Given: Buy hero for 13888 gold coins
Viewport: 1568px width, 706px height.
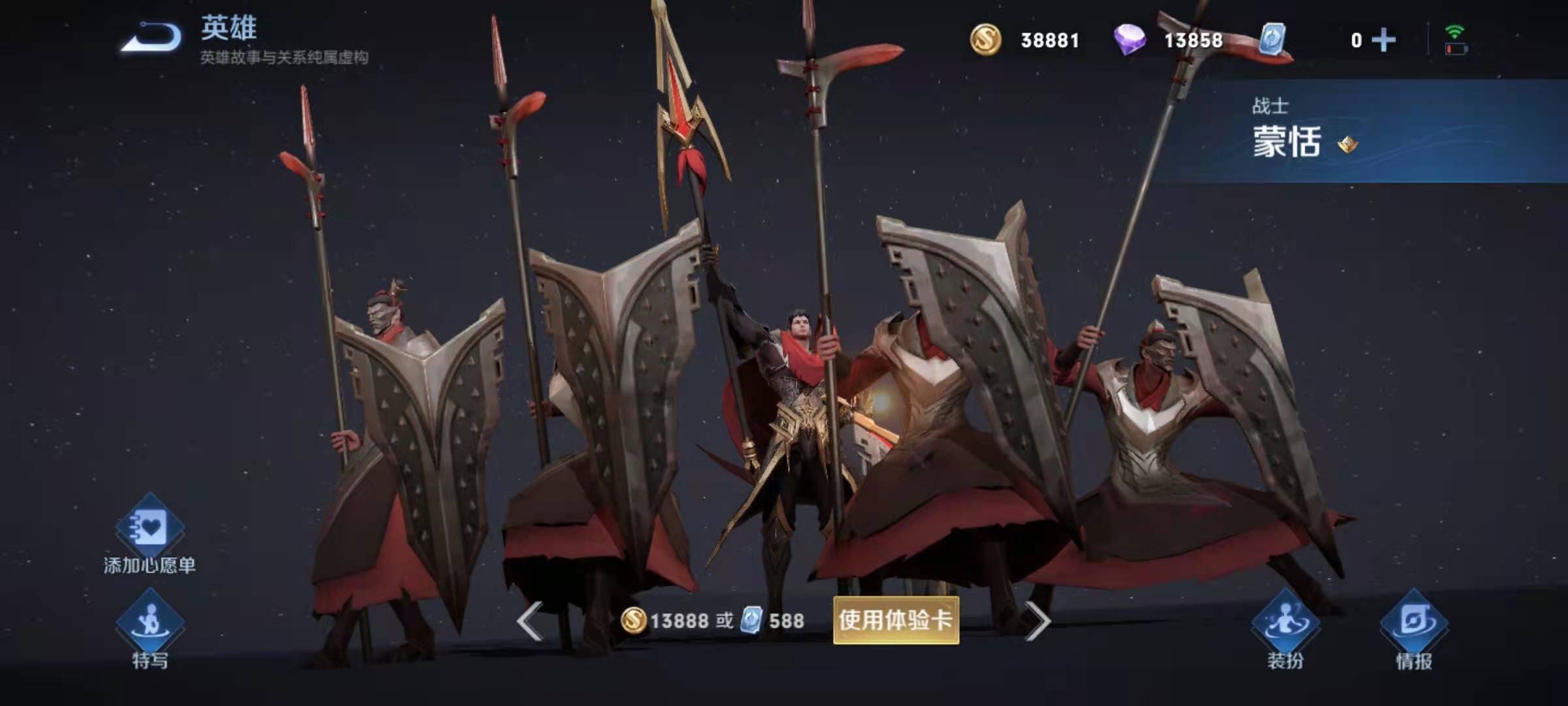Looking at the screenshot, I should [x=668, y=620].
